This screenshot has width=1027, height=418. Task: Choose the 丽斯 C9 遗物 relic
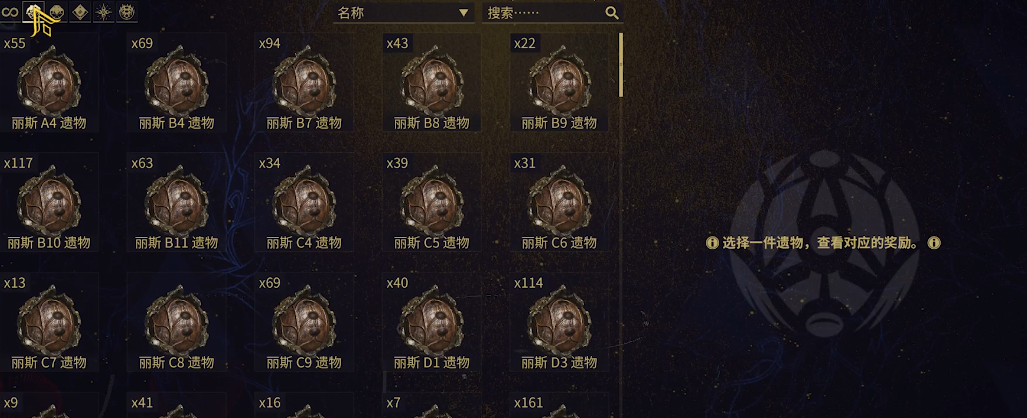coord(304,323)
